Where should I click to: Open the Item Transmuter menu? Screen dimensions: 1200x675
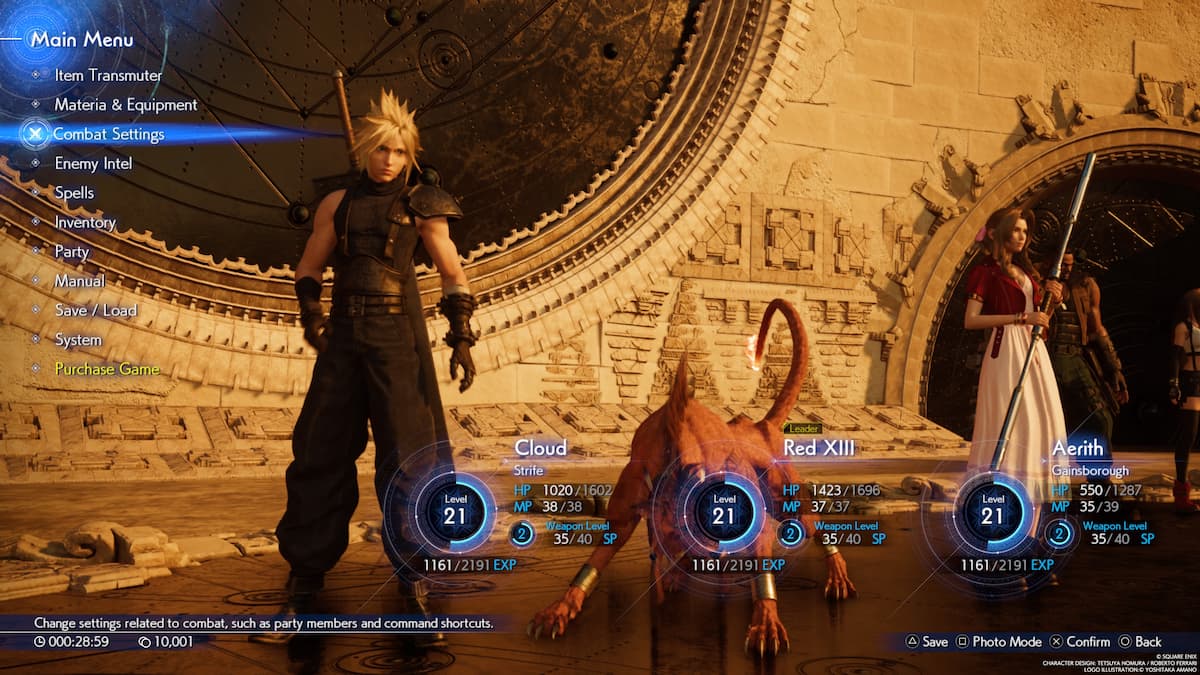tap(107, 75)
